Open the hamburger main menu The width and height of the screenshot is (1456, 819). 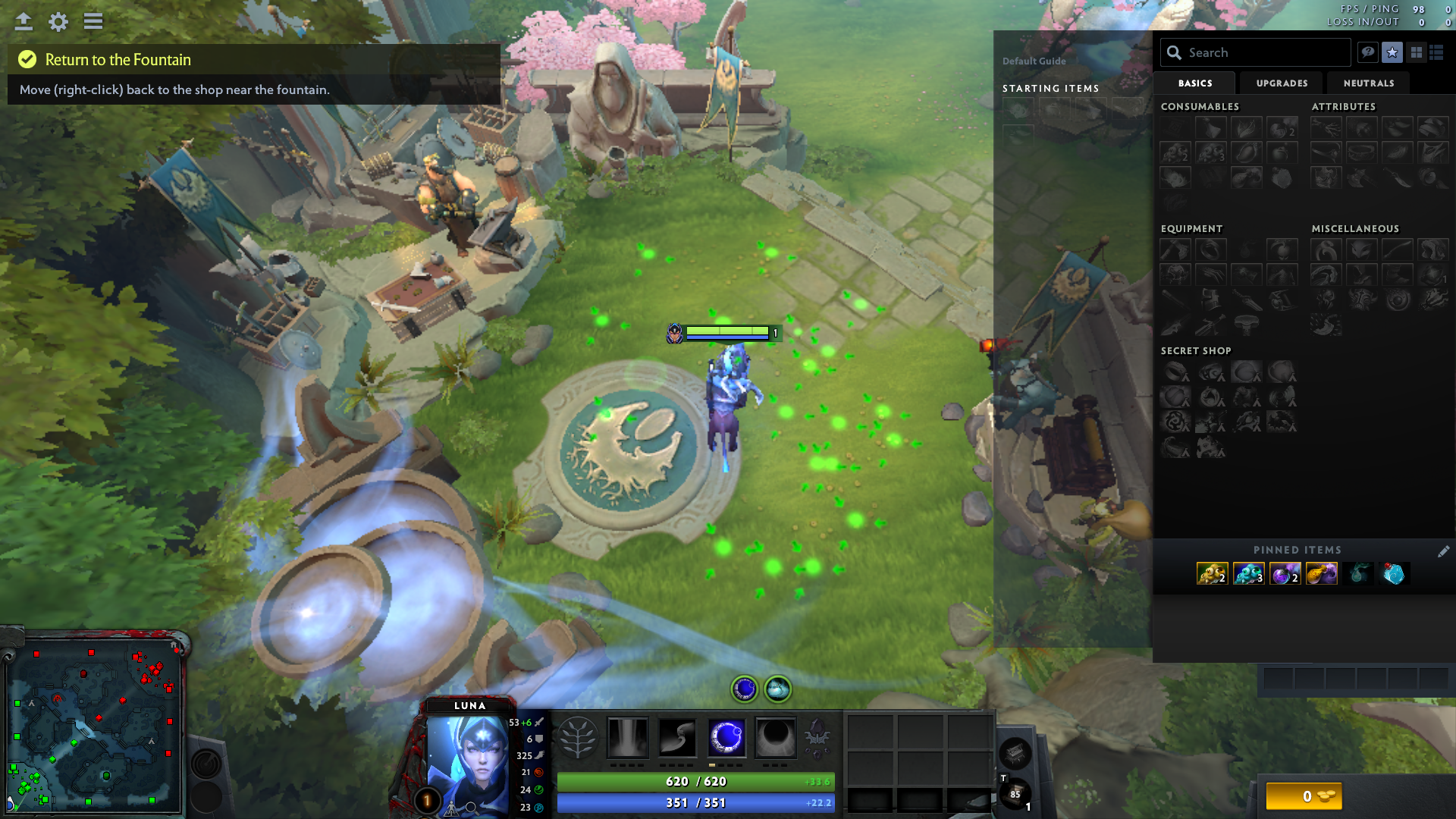click(93, 21)
